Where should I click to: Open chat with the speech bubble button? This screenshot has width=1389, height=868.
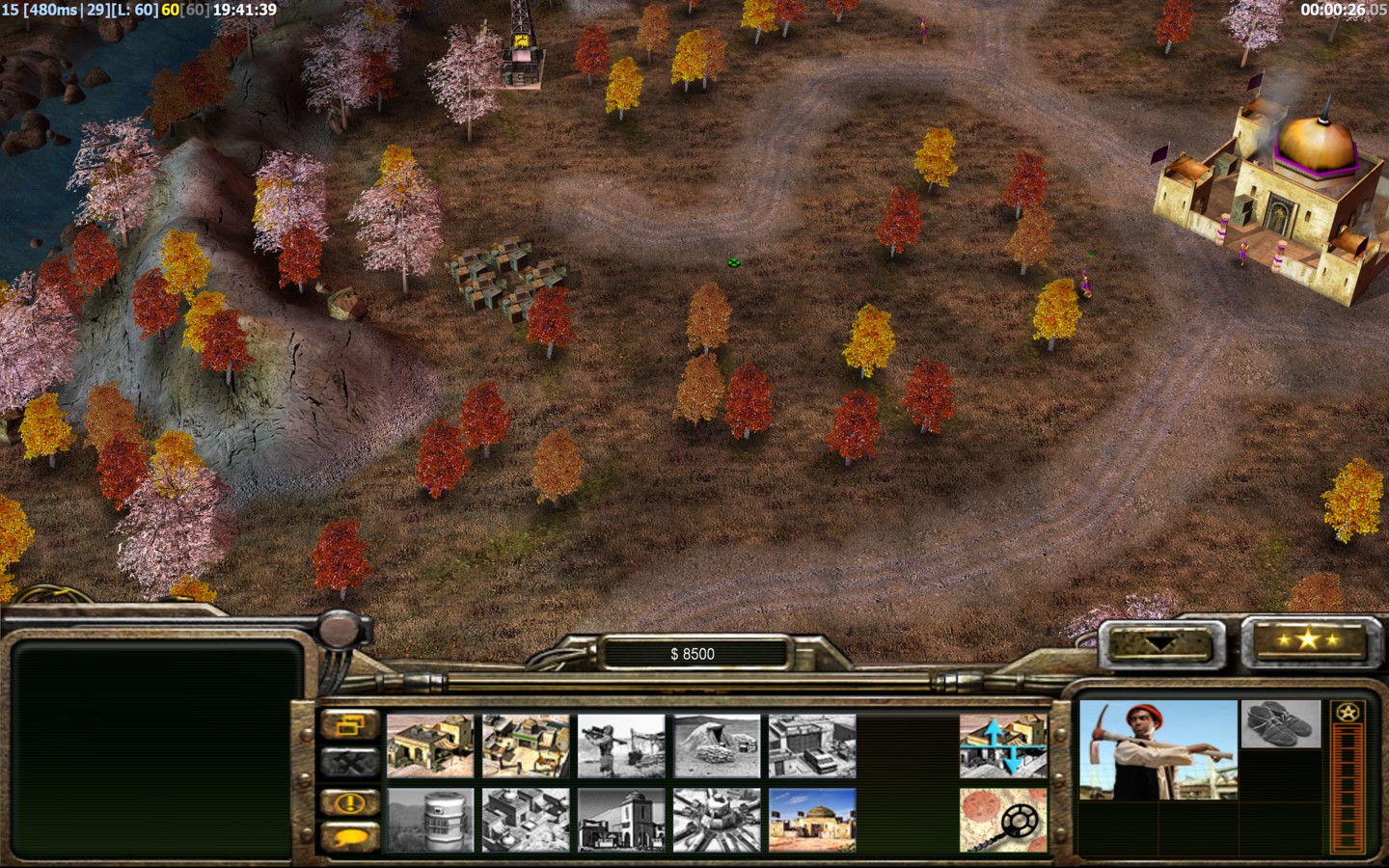click(x=349, y=837)
